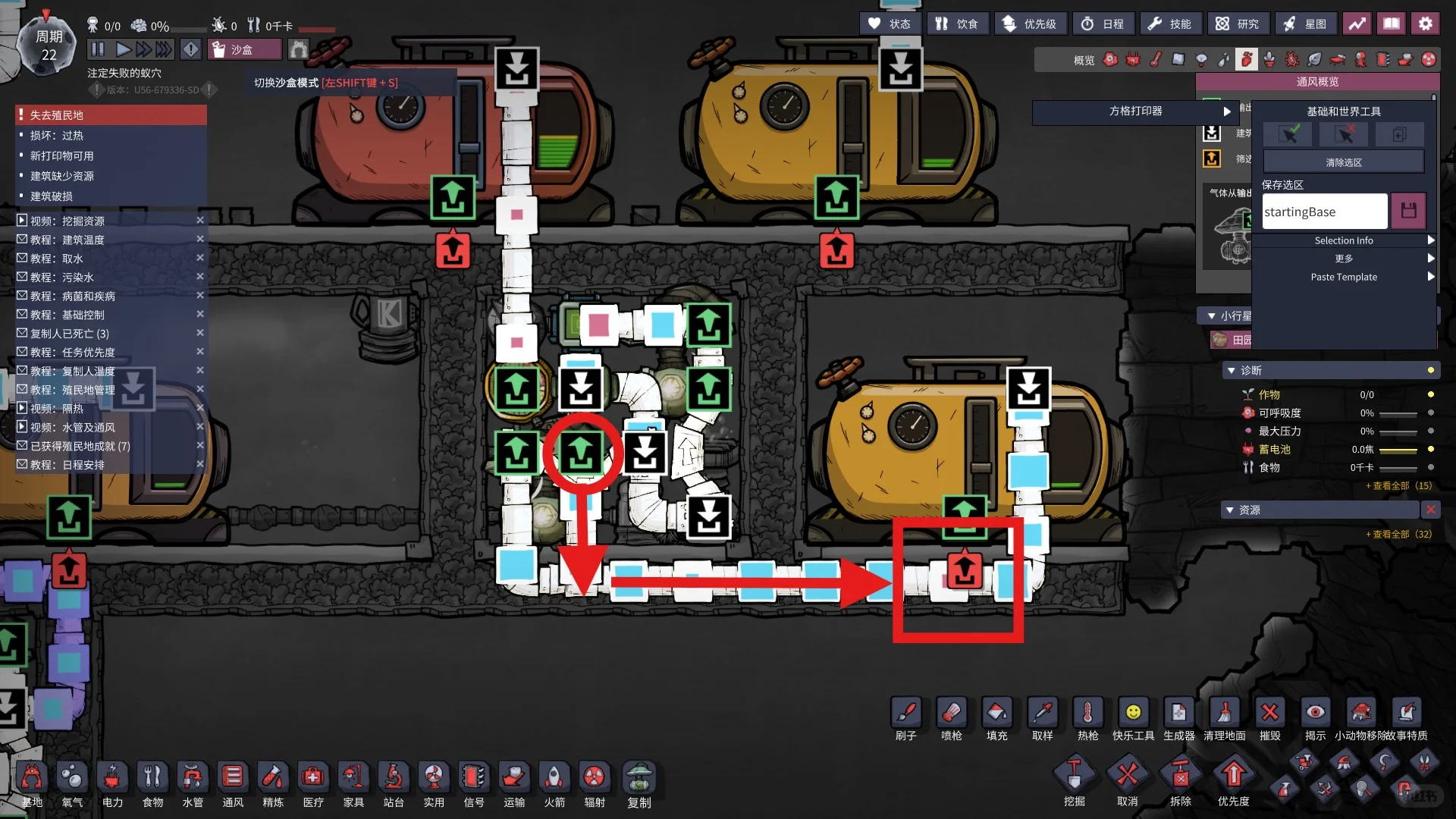Select the 水管 plumbing build category

[193, 783]
